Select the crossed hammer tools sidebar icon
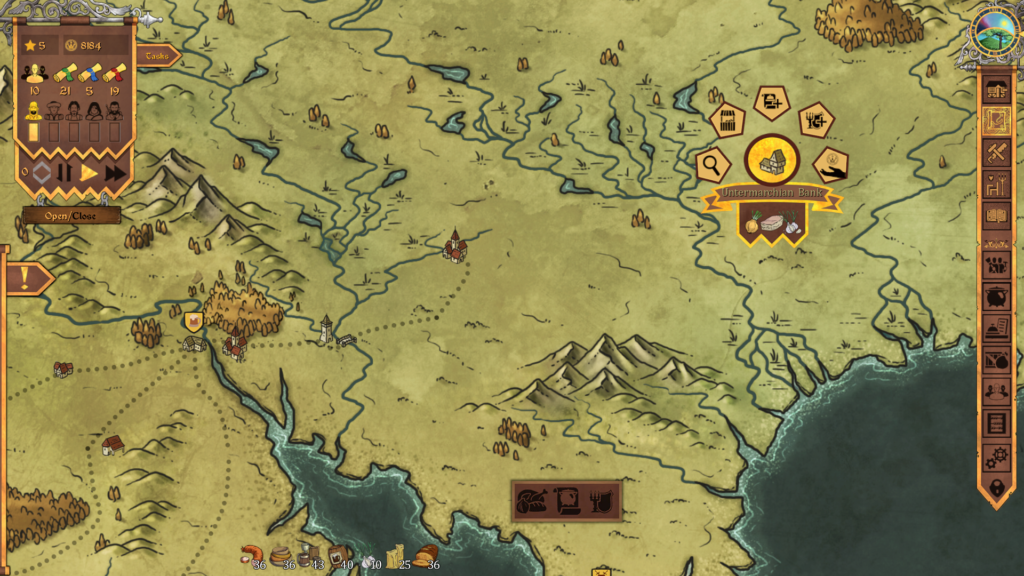 click(x=996, y=152)
